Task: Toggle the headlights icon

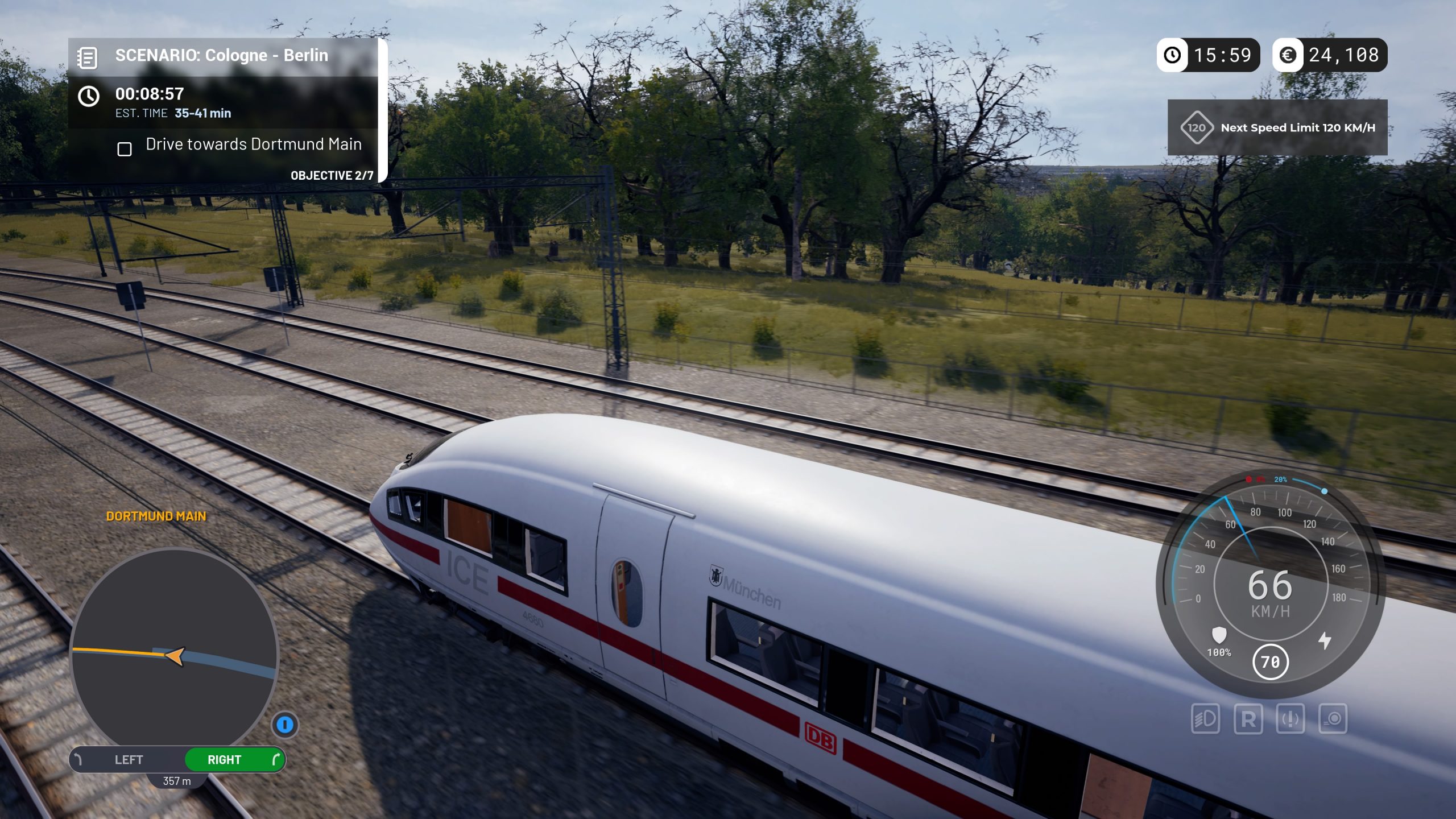Action: (1205, 719)
